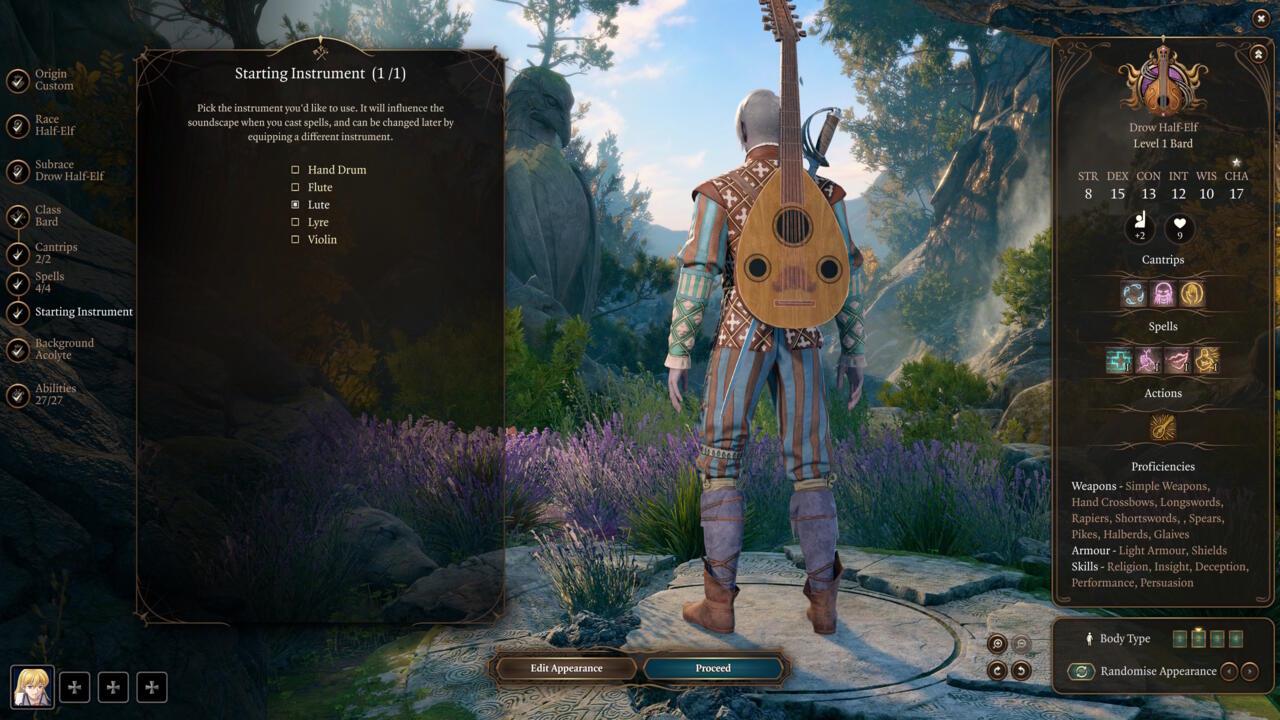
Task: Click the Proceed button
Action: pos(713,668)
